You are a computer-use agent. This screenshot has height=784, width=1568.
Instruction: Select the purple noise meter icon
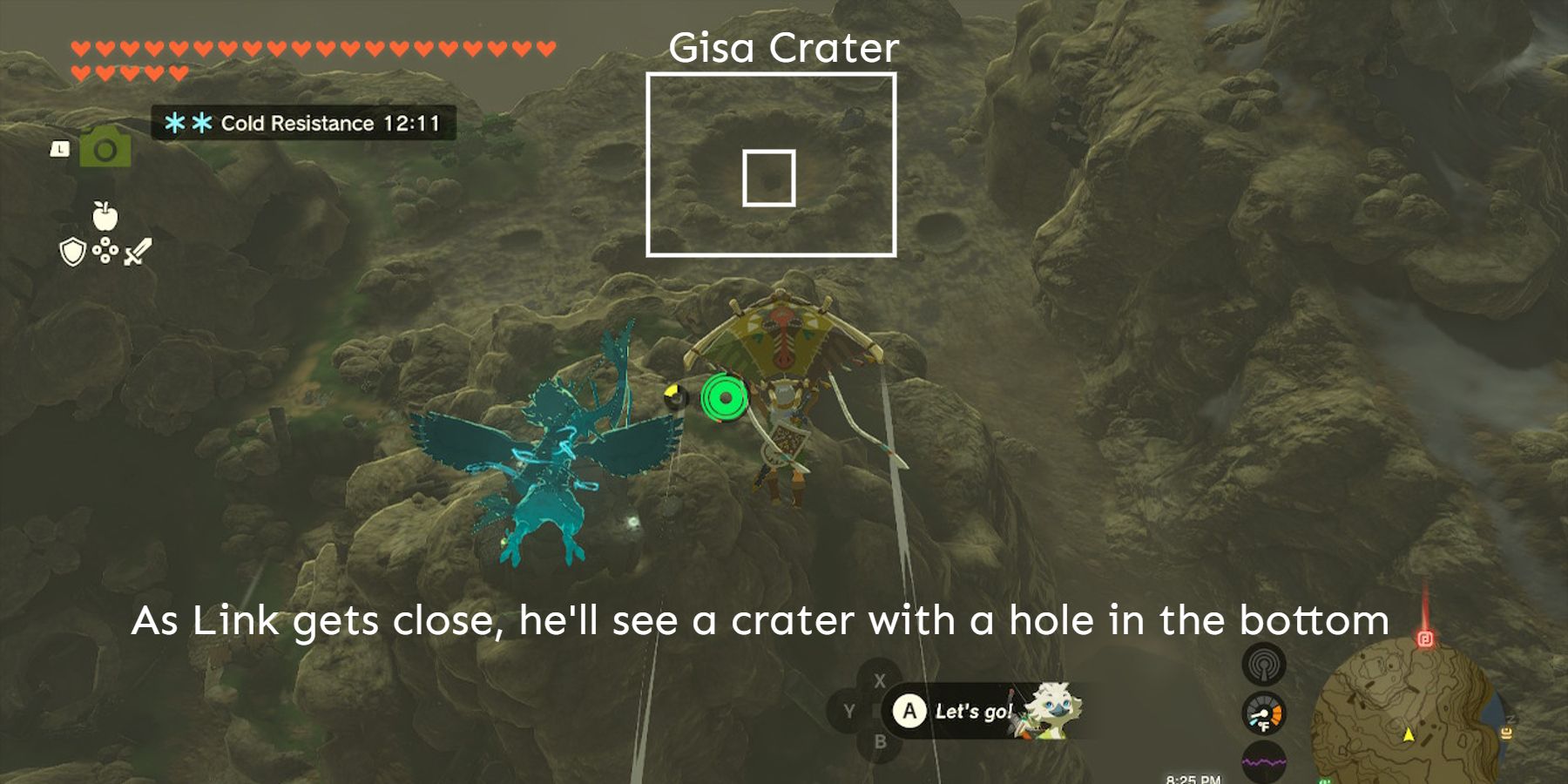tap(1263, 760)
